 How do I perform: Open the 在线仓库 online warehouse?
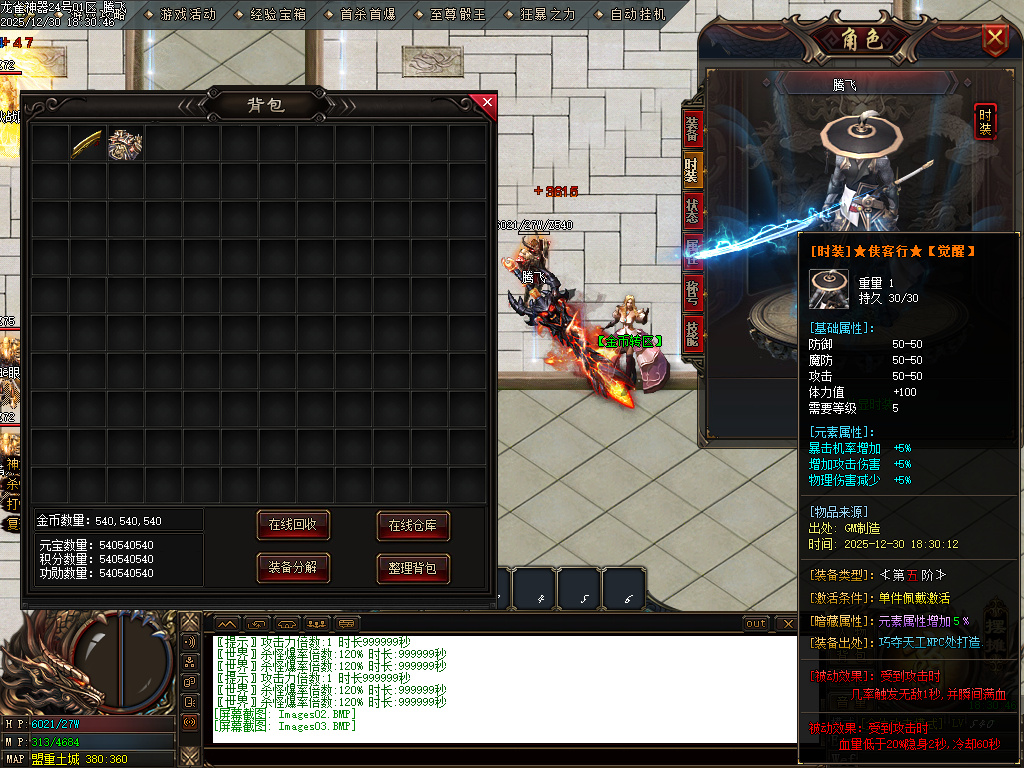coord(413,524)
